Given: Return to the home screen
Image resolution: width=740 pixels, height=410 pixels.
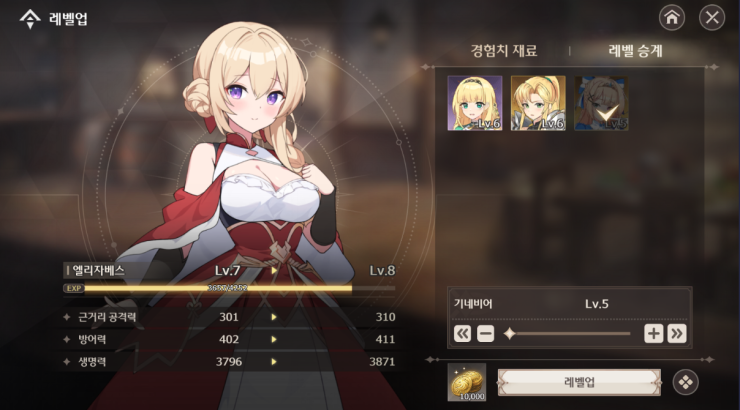Looking at the screenshot, I should 672,16.
